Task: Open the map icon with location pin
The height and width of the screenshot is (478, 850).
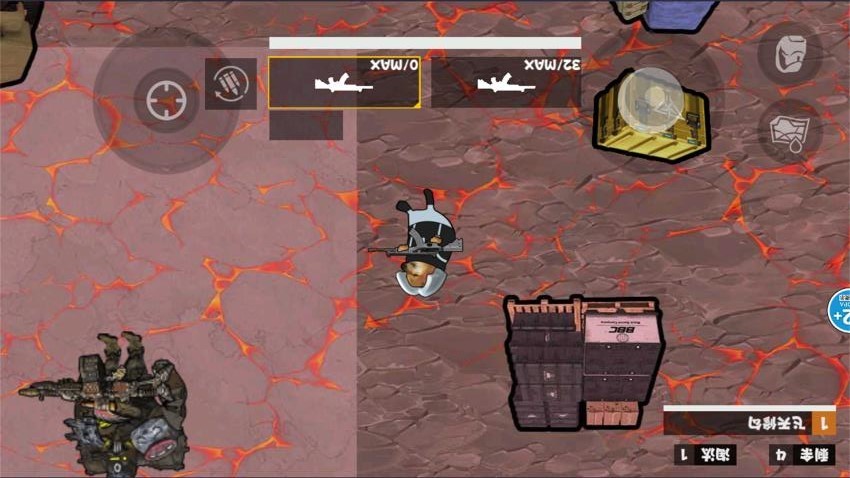Action: coord(790,133)
